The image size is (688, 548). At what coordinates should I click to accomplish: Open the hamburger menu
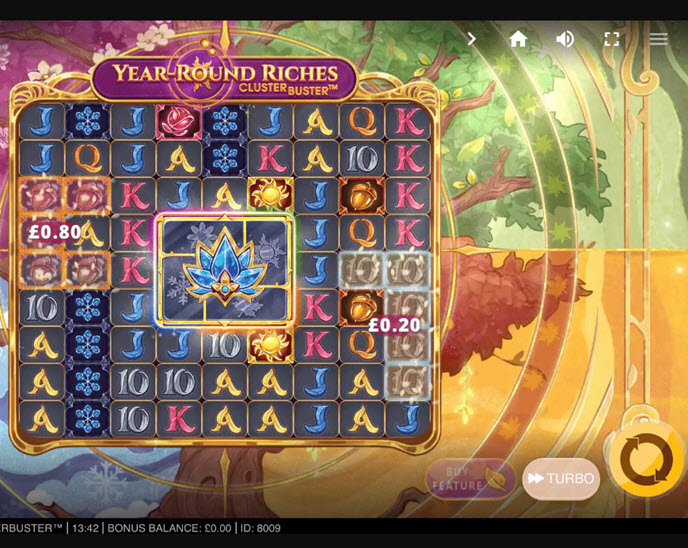tap(658, 39)
